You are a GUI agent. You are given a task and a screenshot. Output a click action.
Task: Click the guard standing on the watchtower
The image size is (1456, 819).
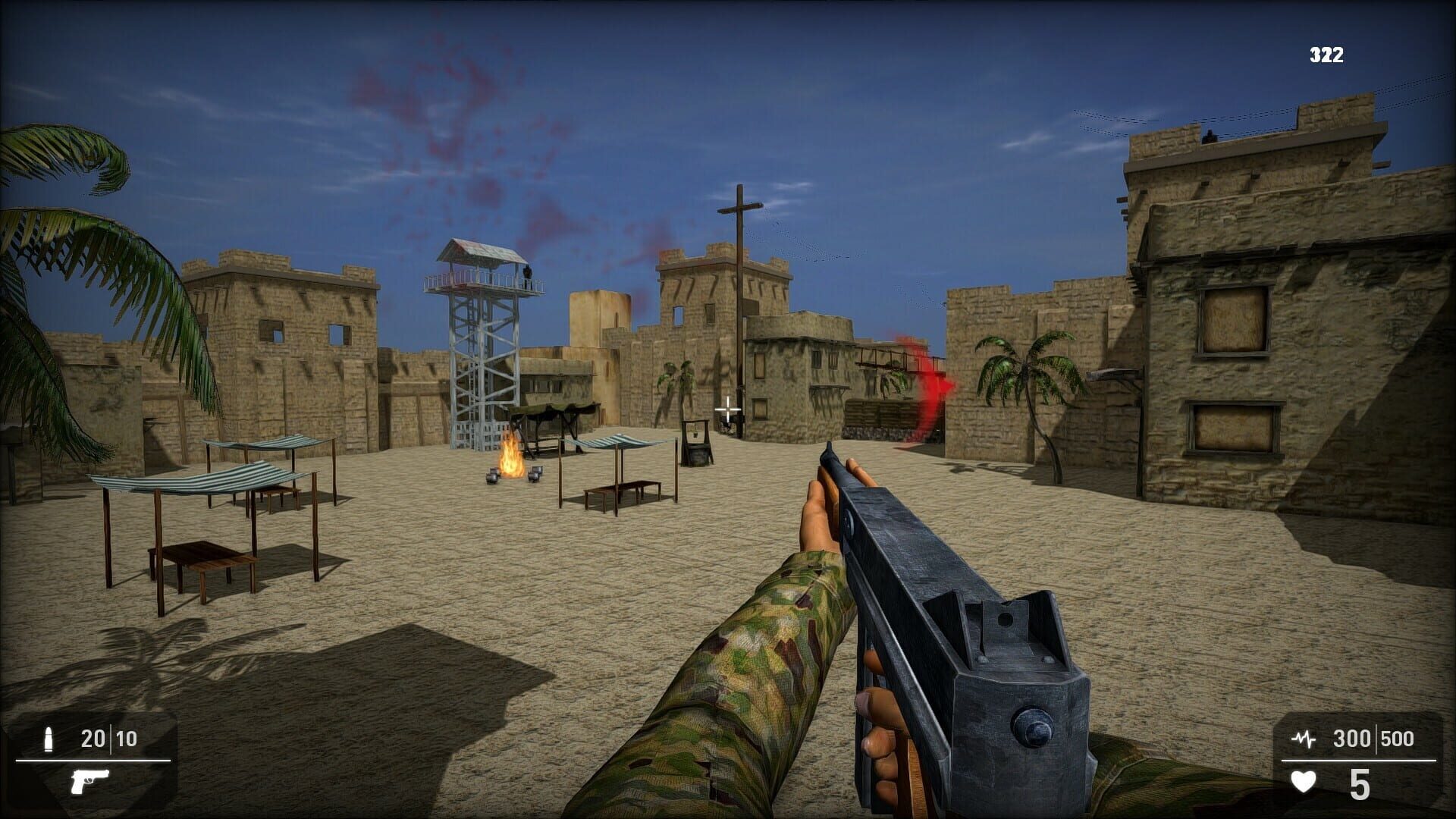point(529,275)
